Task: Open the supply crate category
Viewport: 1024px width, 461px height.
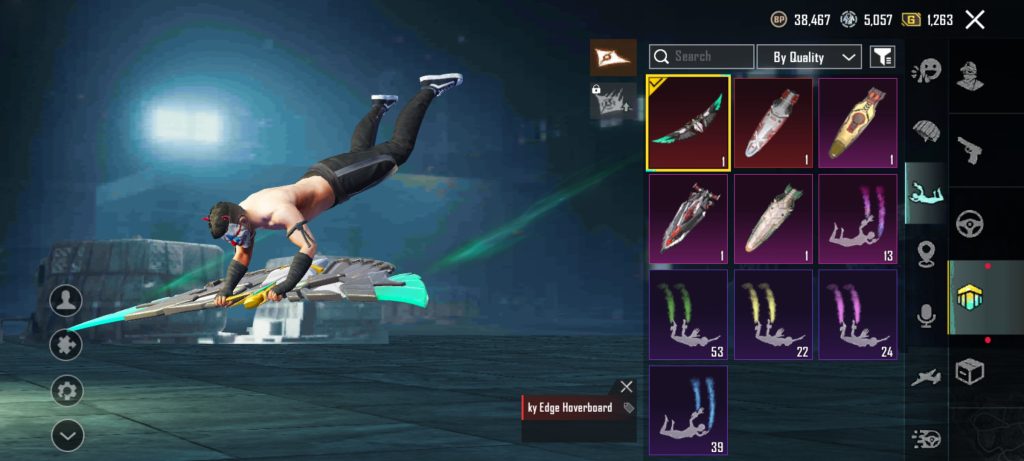Action: point(969,371)
